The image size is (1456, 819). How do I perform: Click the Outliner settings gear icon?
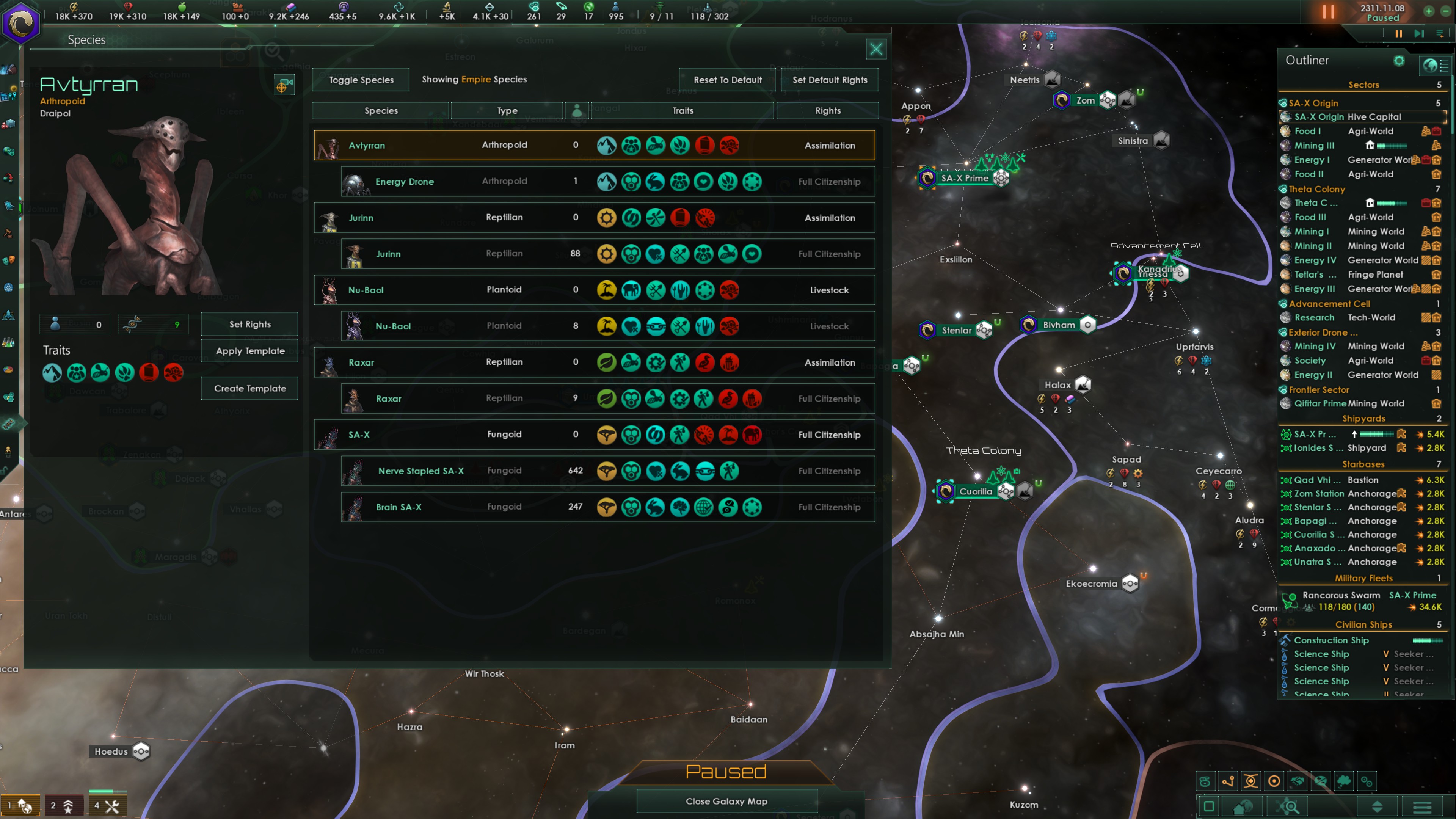point(1400,61)
